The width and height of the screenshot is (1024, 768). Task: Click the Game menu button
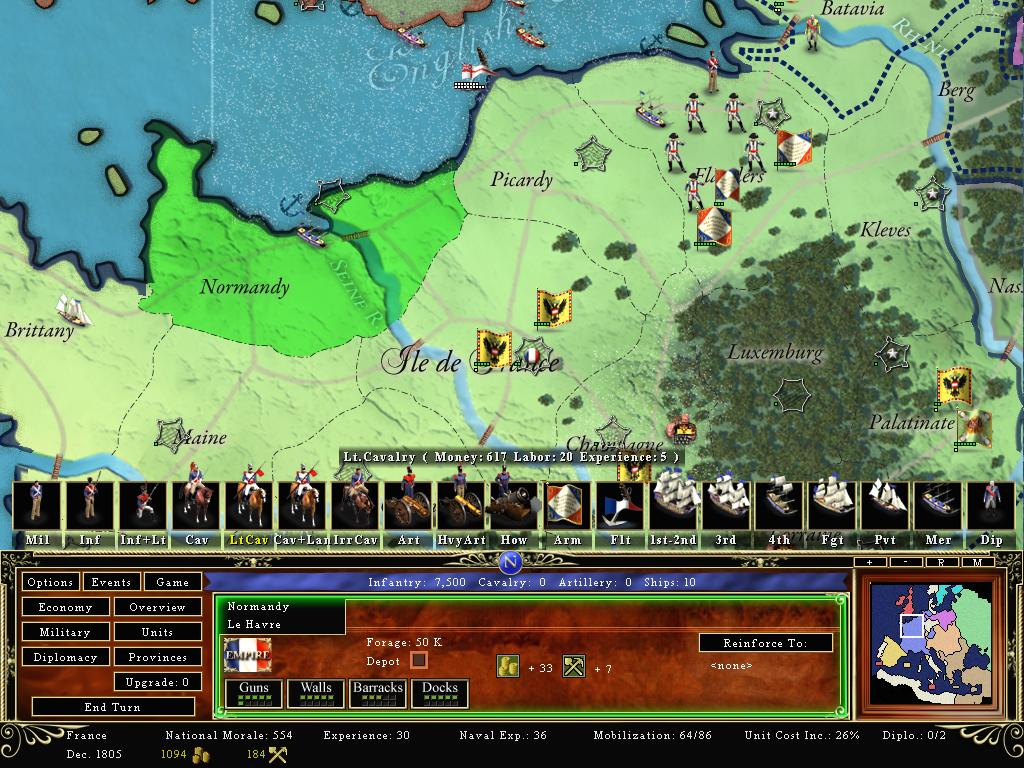172,582
